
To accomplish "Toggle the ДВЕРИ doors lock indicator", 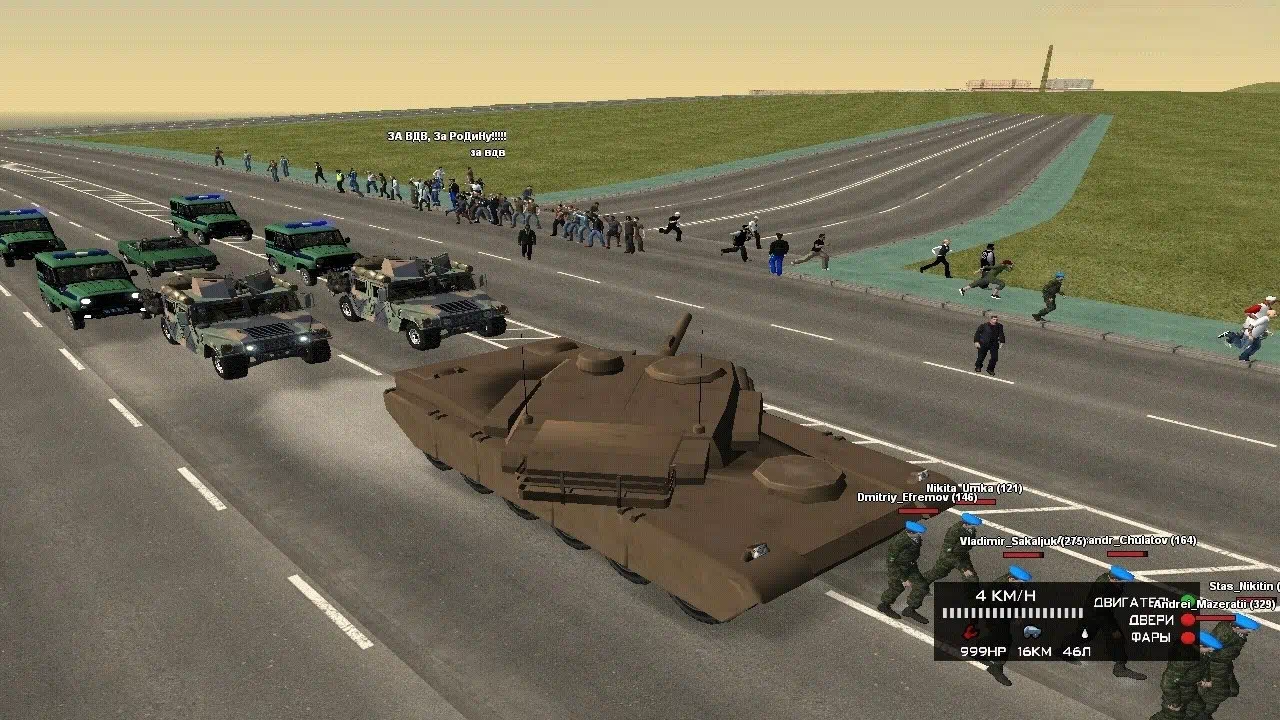I will [1188, 620].
